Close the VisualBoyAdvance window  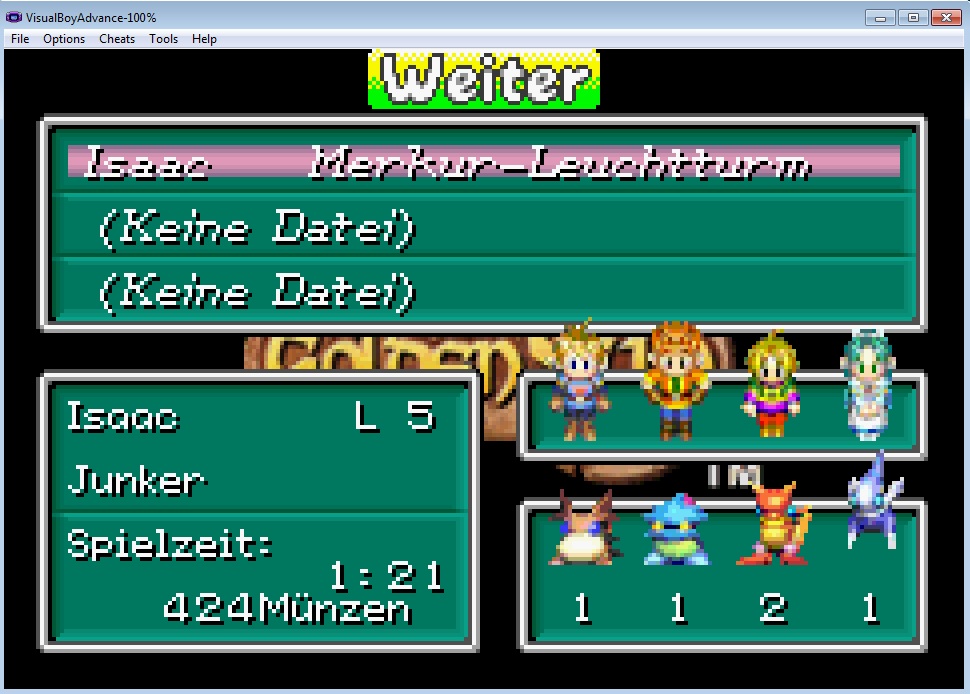[943, 17]
